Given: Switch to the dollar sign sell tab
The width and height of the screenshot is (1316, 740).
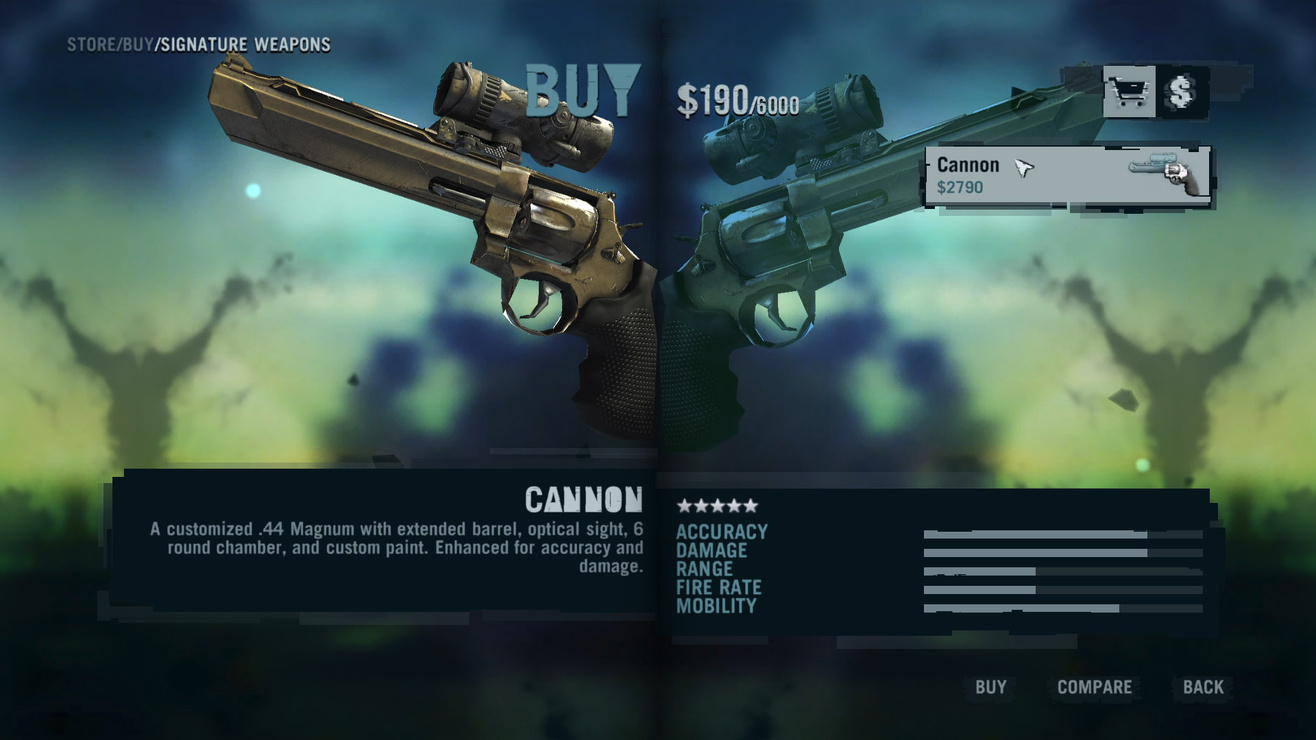Looking at the screenshot, I should click(x=1182, y=93).
